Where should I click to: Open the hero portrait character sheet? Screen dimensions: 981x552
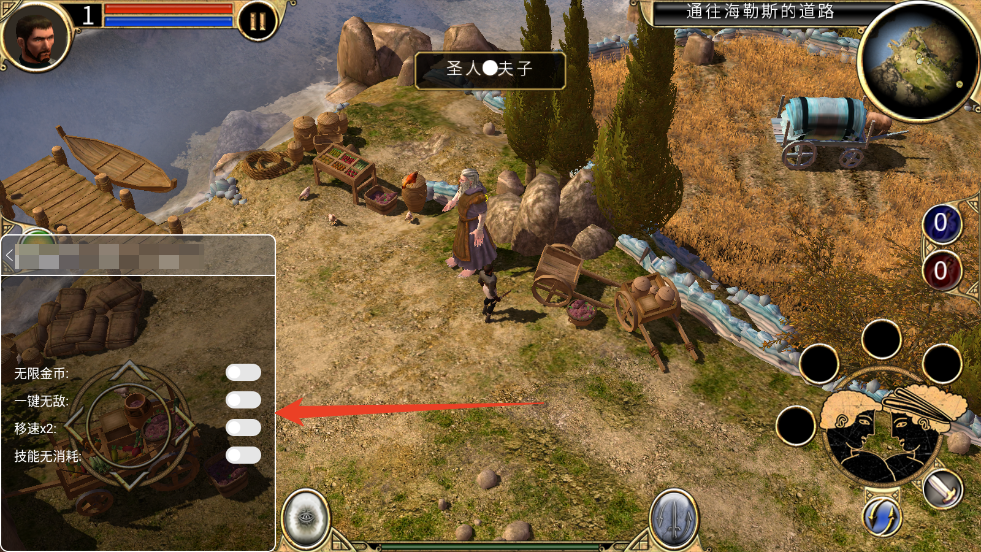click(36, 36)
